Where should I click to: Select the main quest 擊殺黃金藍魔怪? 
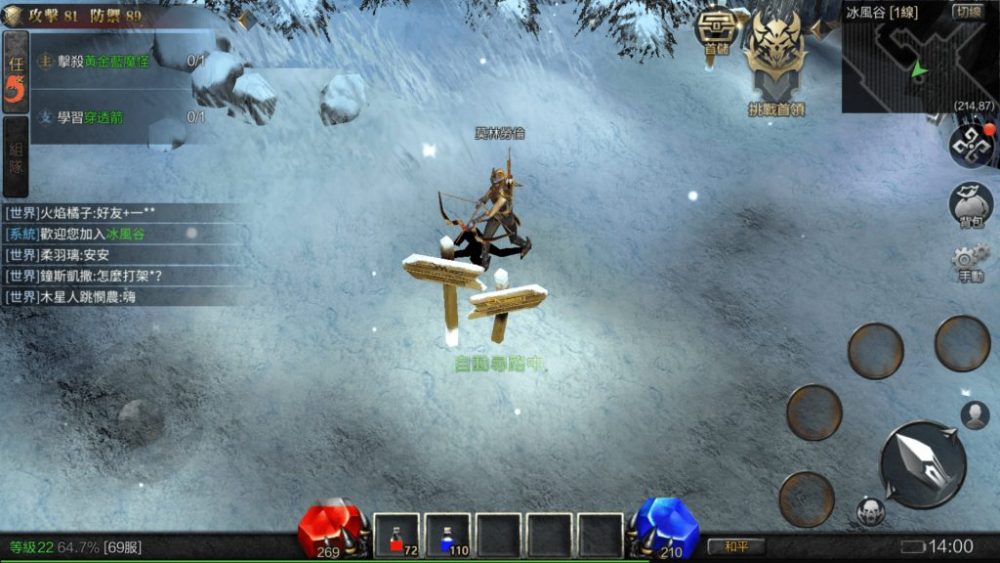click(120, 62)
